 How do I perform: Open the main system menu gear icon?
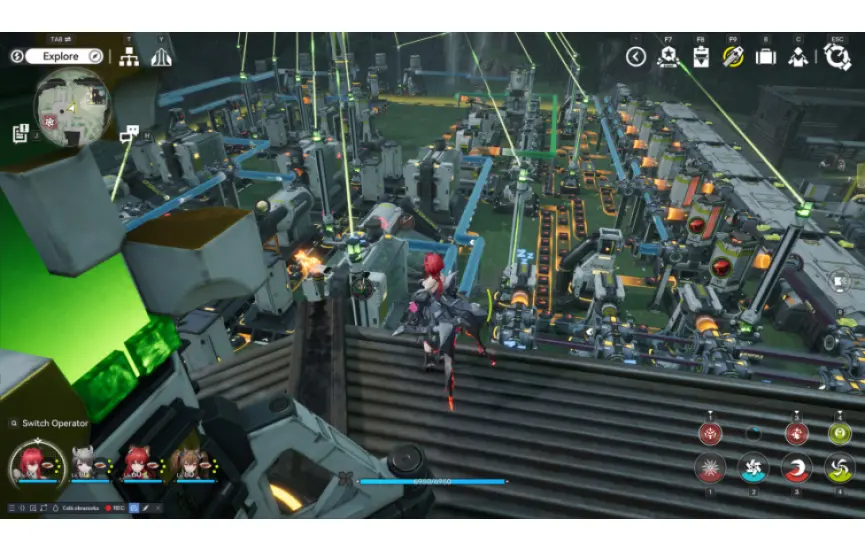pyautogui.click(x=837, y=56)
